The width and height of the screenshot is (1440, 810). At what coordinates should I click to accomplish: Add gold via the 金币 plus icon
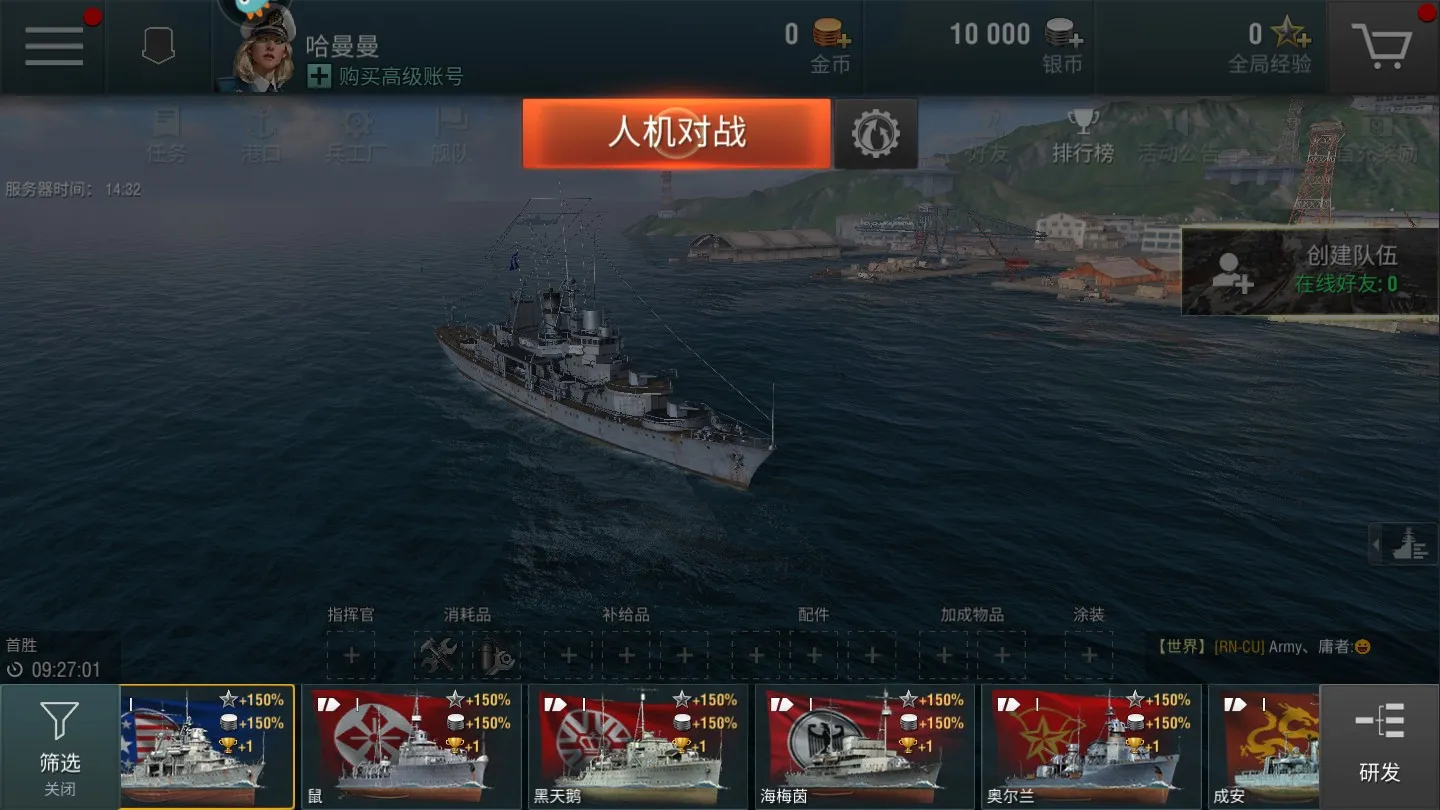[x=843, y=41]
